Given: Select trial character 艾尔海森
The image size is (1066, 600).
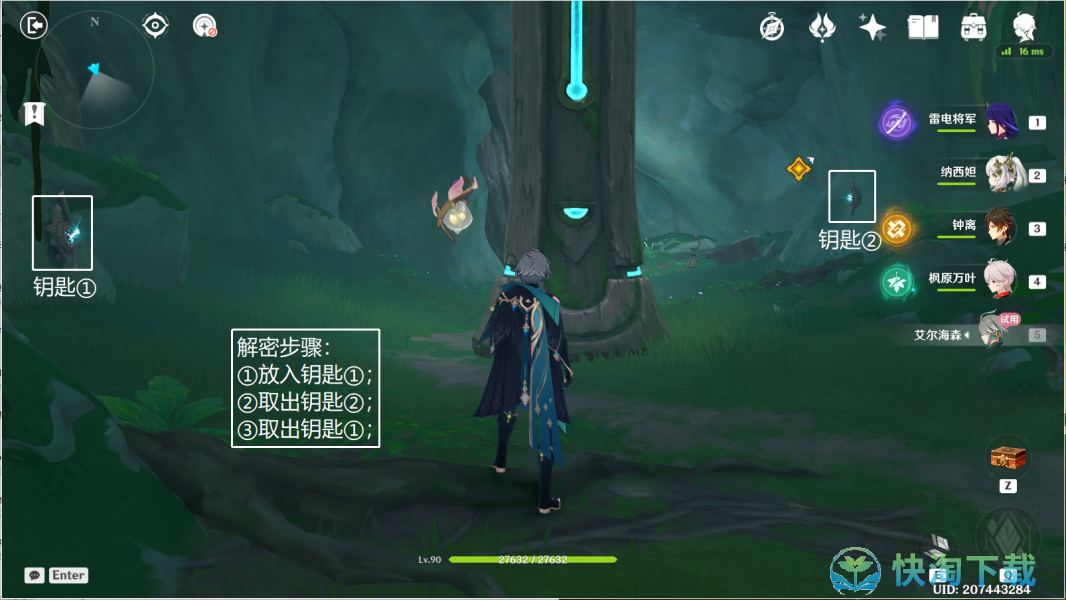Looking at the screenshot, I should click(x=995, y=334).
